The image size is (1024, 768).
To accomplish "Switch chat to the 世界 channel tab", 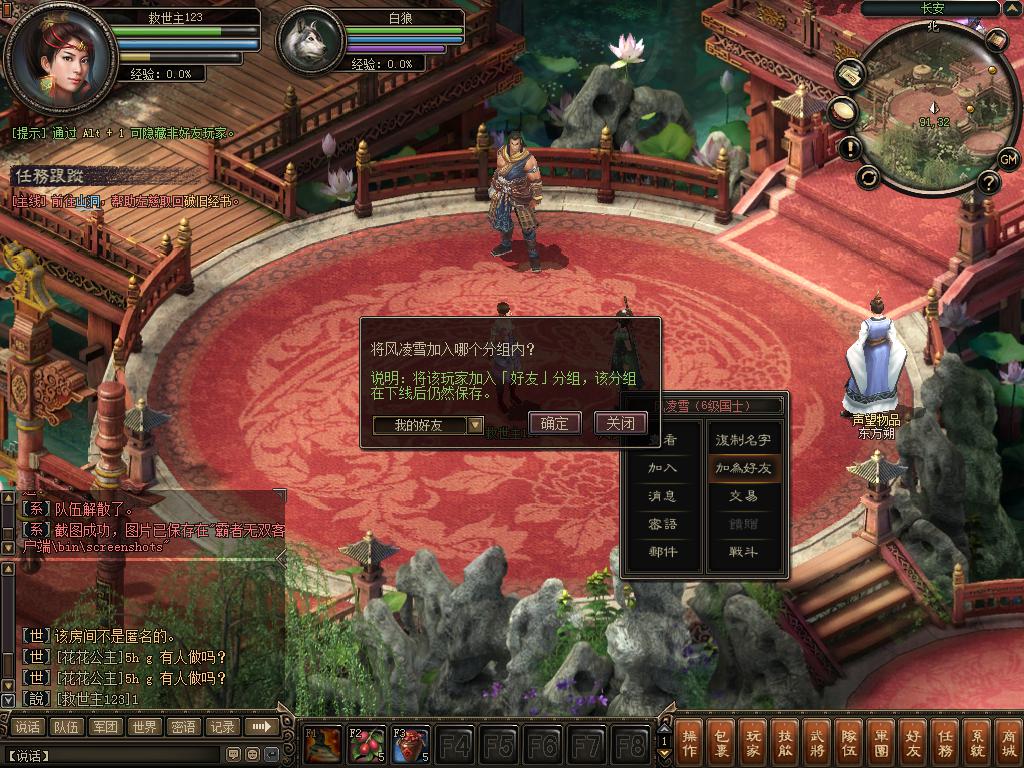I will pyautogui.click(x=144, y=727).
